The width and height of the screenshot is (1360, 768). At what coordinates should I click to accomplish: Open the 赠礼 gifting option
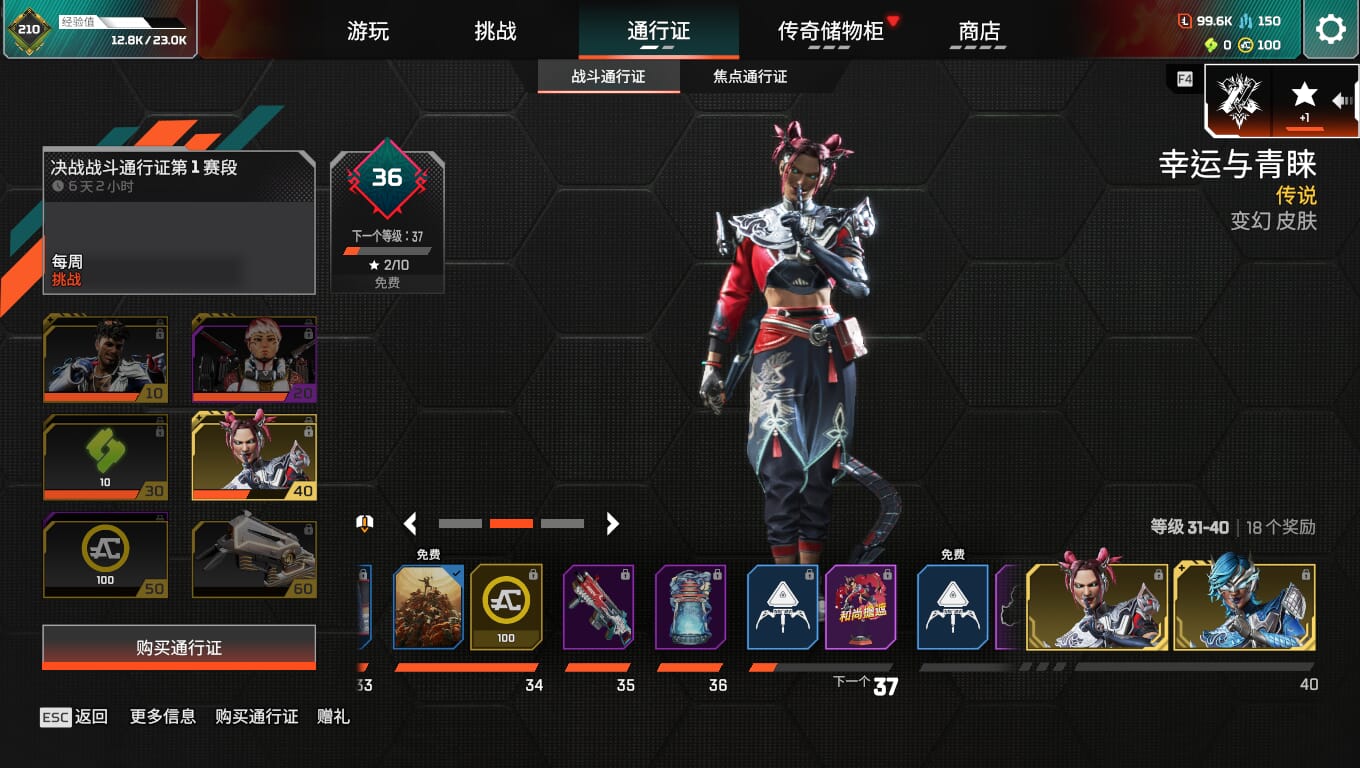click(x=333, y=716)
